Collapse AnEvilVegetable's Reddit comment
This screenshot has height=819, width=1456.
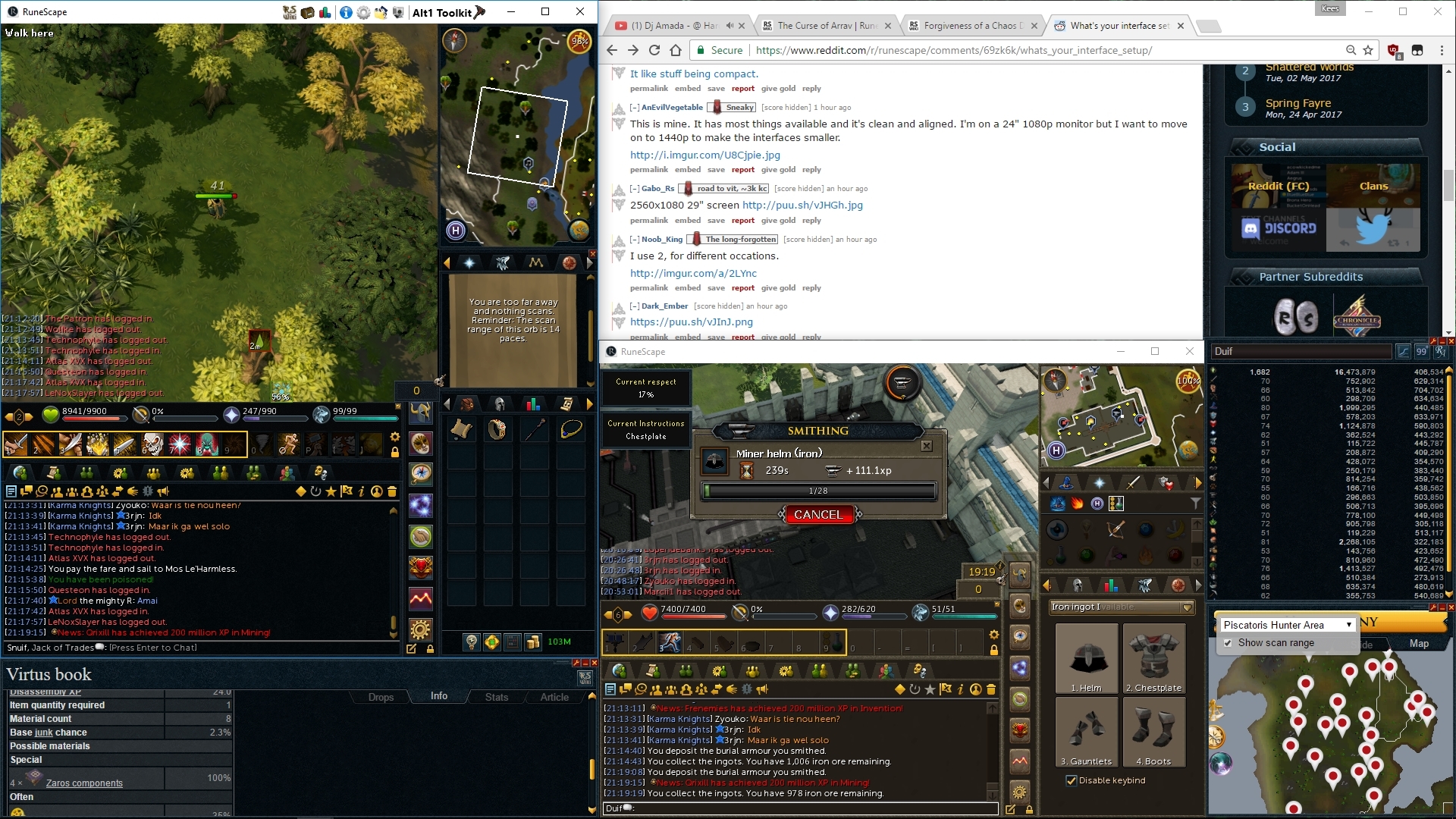pyautogui.click(x=634, y=107)
